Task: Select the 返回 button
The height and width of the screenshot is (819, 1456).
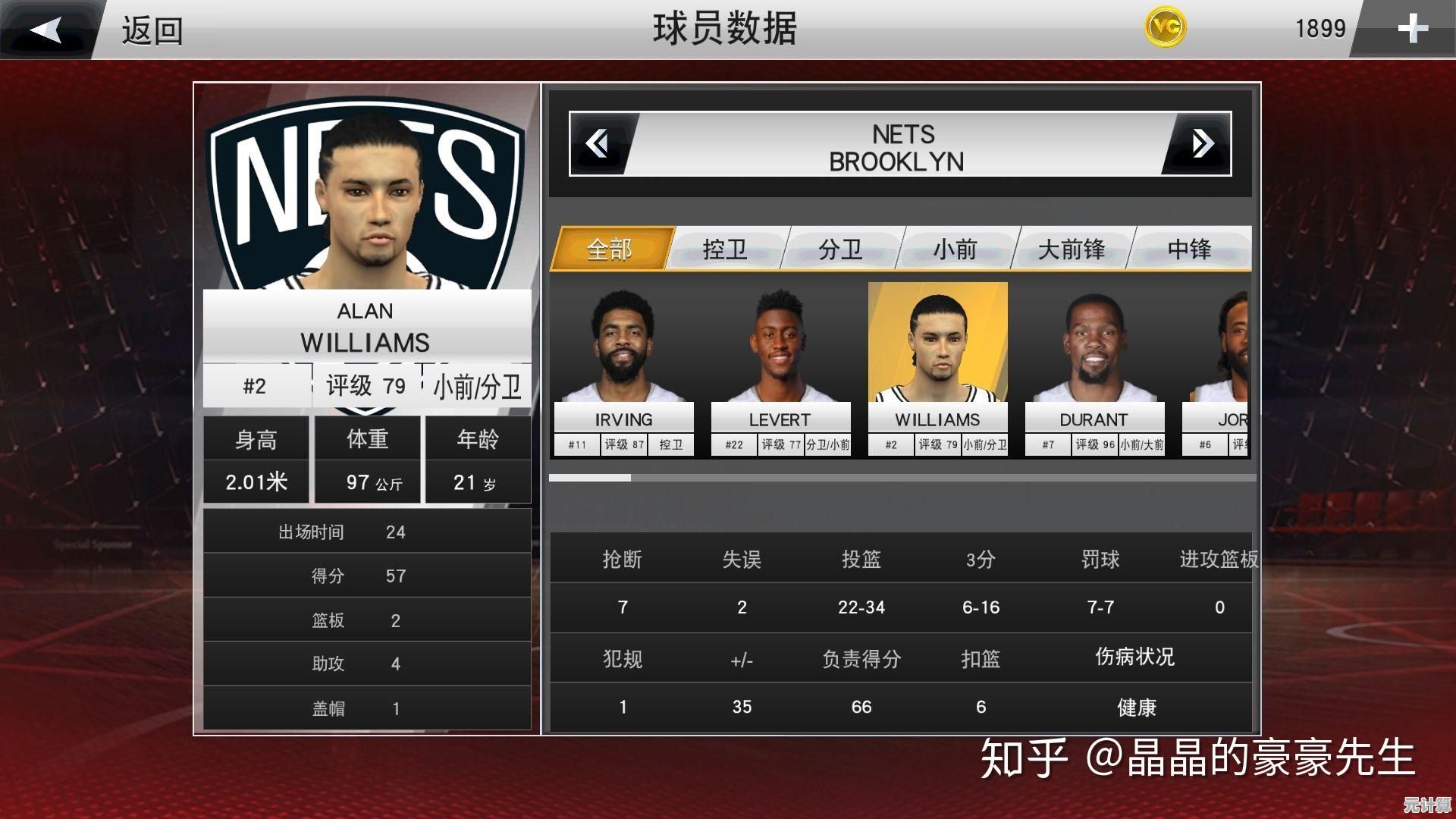Action: point(151,30)
